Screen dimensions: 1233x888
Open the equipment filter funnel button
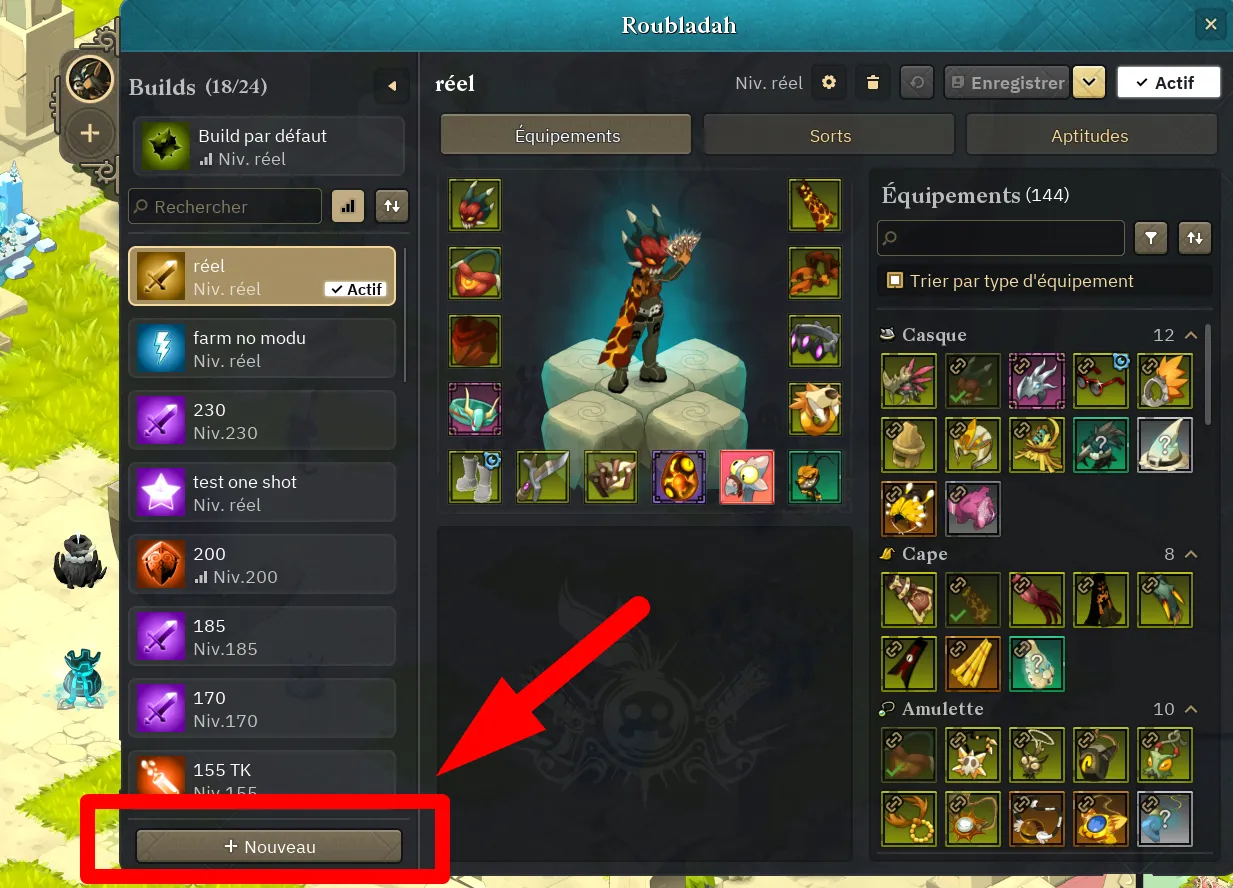coord(1151,238)
